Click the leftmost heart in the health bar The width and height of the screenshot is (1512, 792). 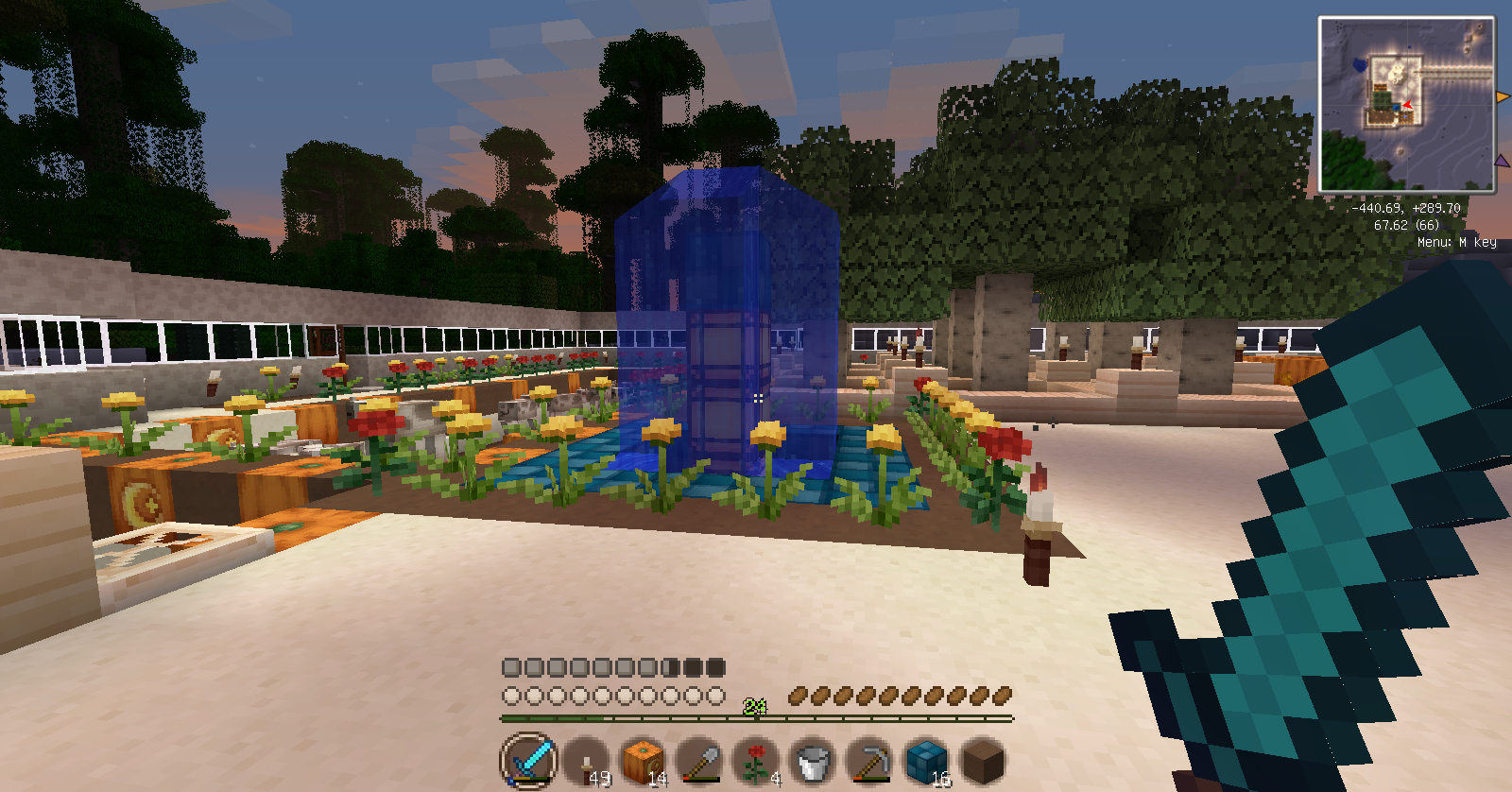tap(511, 697)
